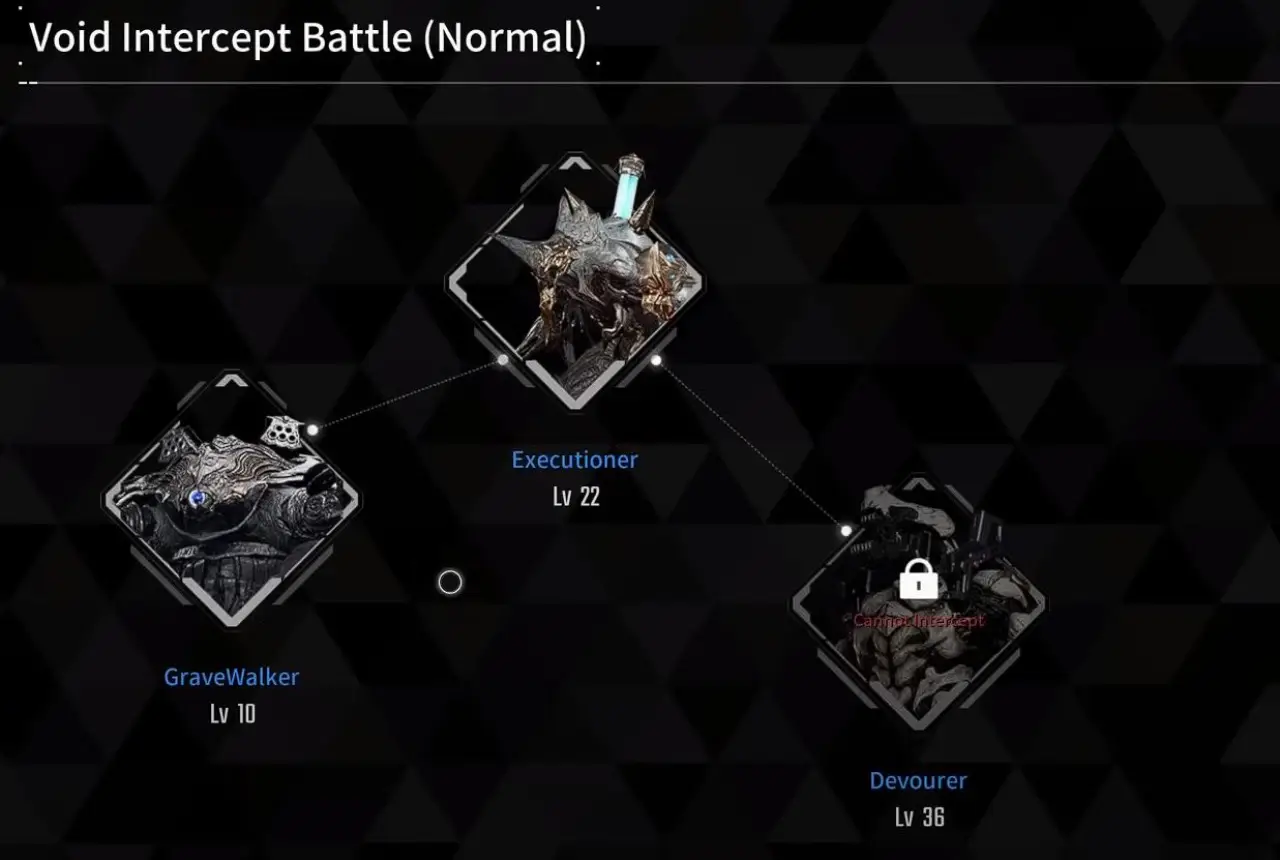Click the lock icon on Devourer

click(x=917, y=581)
